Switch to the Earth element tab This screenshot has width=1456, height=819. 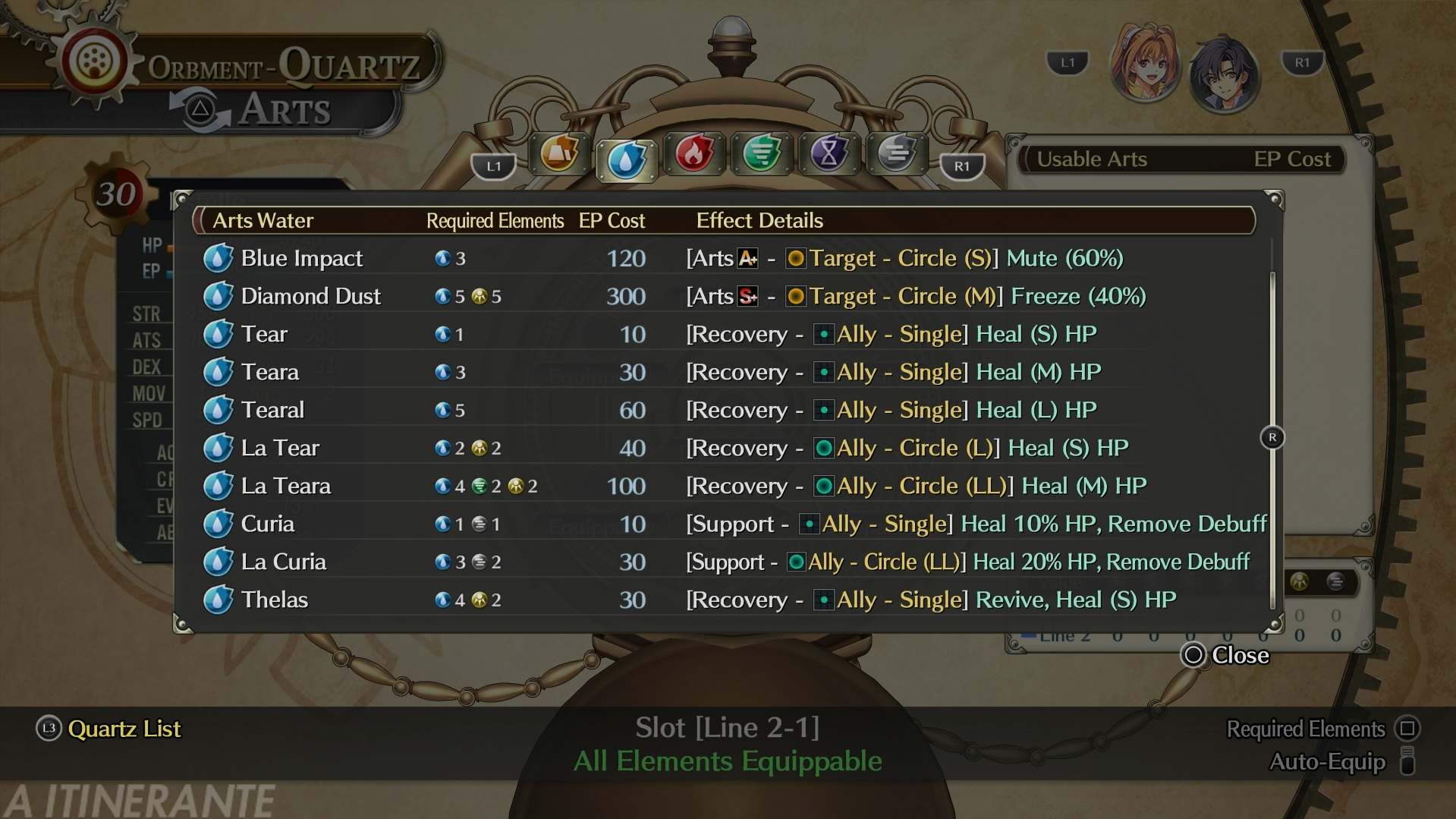click(559, 154)
